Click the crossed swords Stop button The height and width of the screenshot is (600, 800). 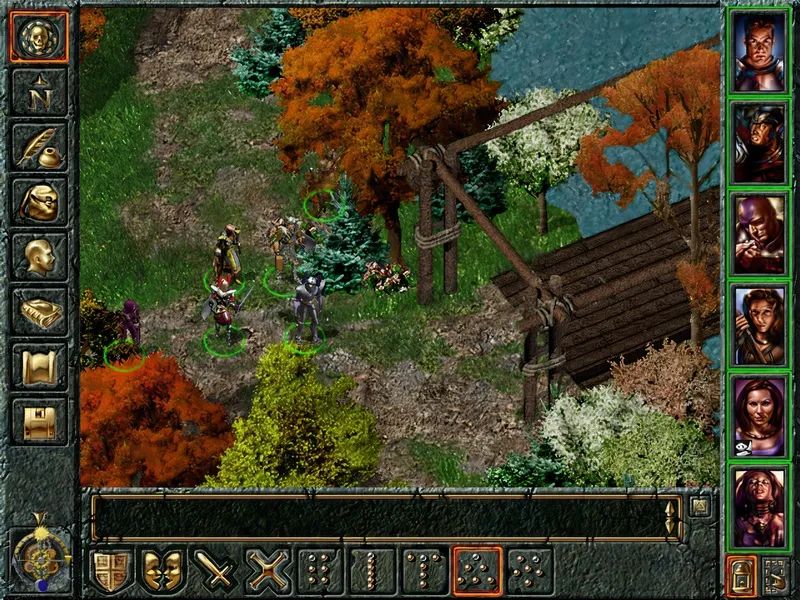pyautogui.click(x=268, y=571)
